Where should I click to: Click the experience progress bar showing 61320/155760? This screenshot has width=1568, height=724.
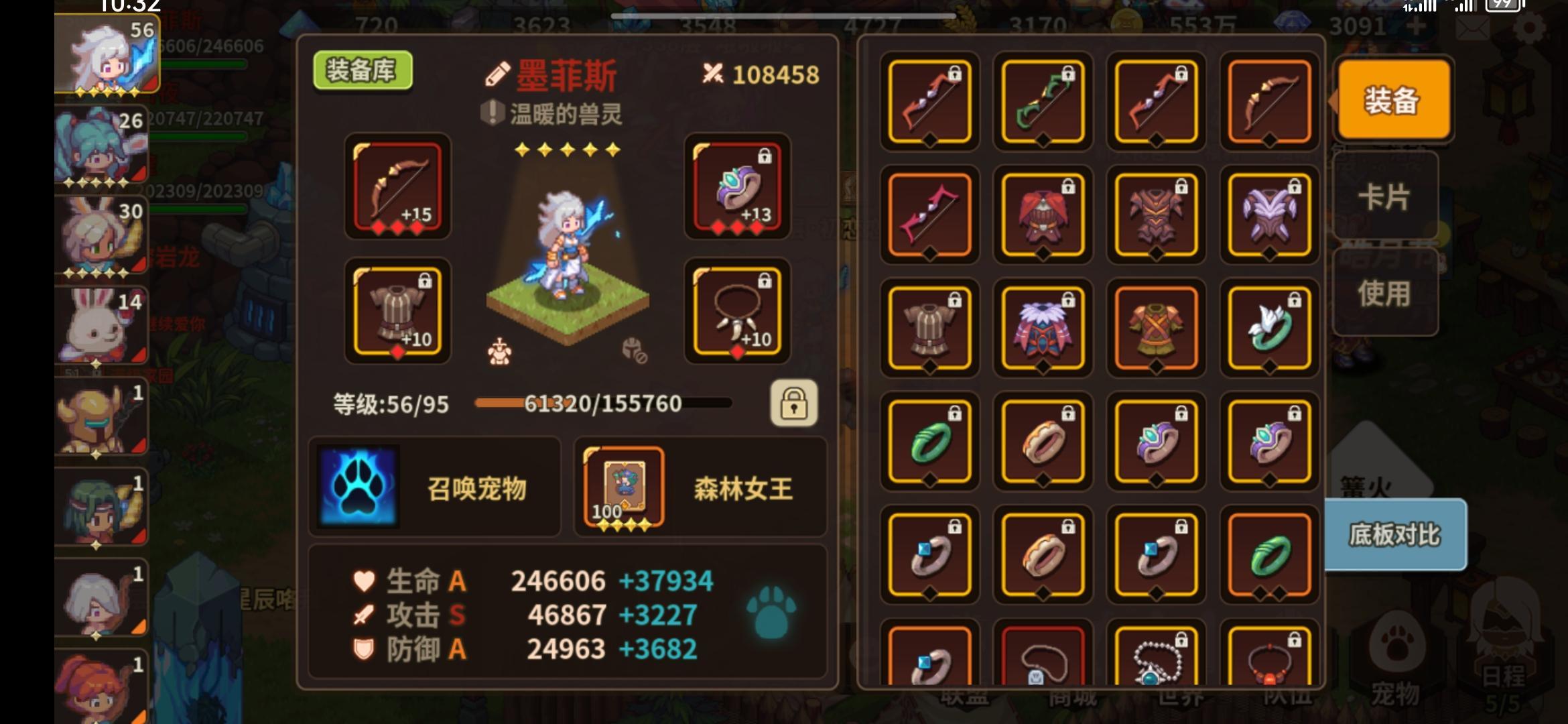click(x=601, y=403)
